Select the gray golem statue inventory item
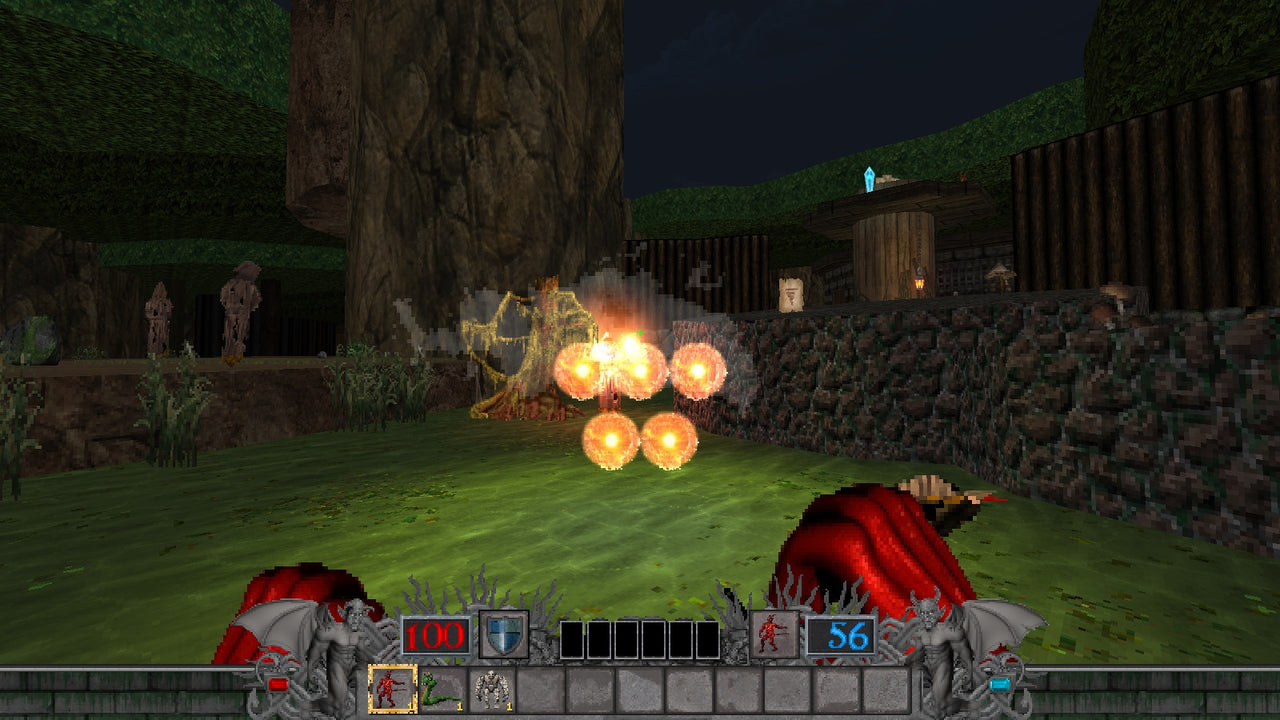This screenshot has width=1280, height=720. coord(493,689)
